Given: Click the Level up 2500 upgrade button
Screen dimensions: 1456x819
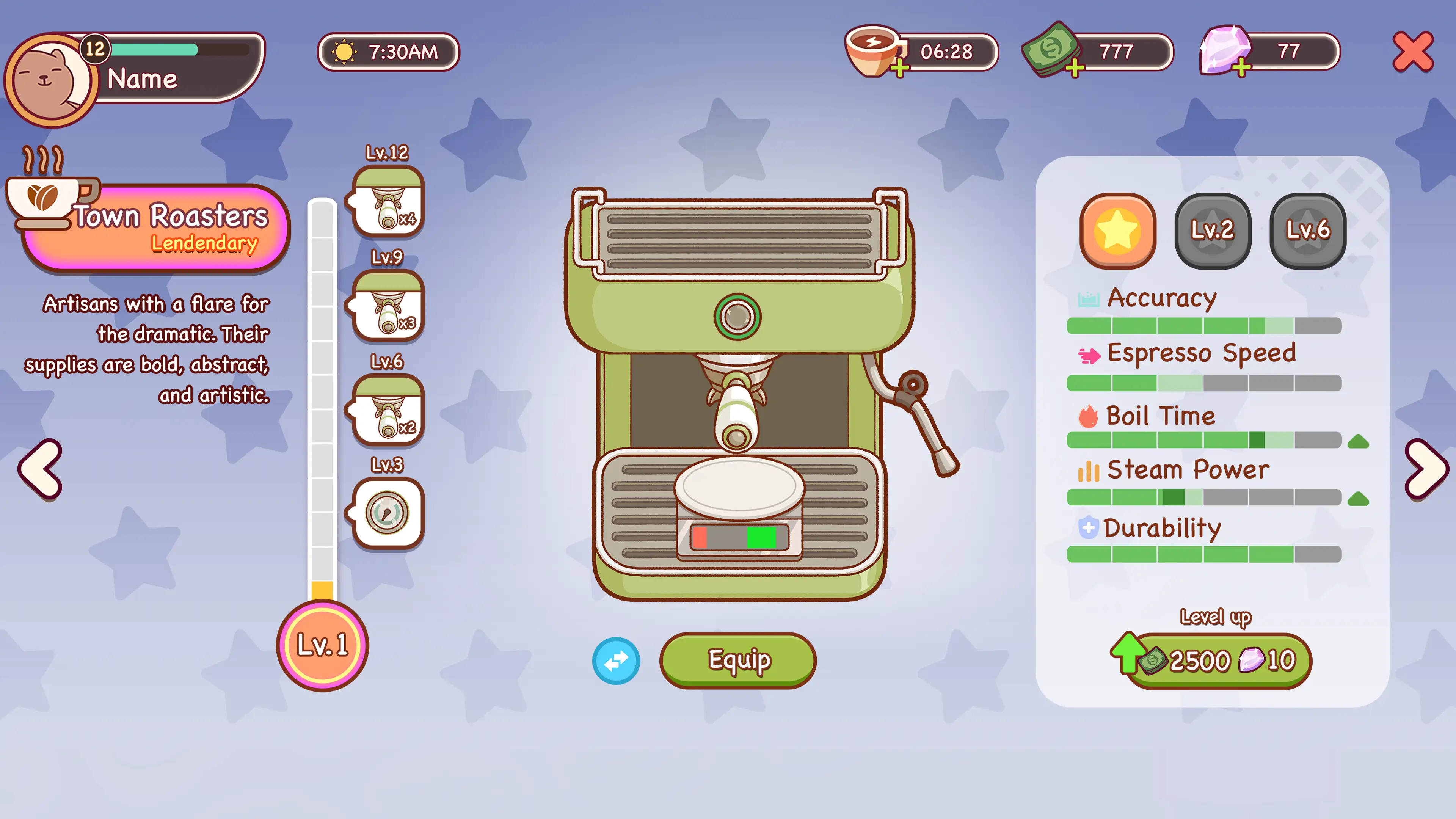Looking at the screenshot, I should tap(1215, 661).
